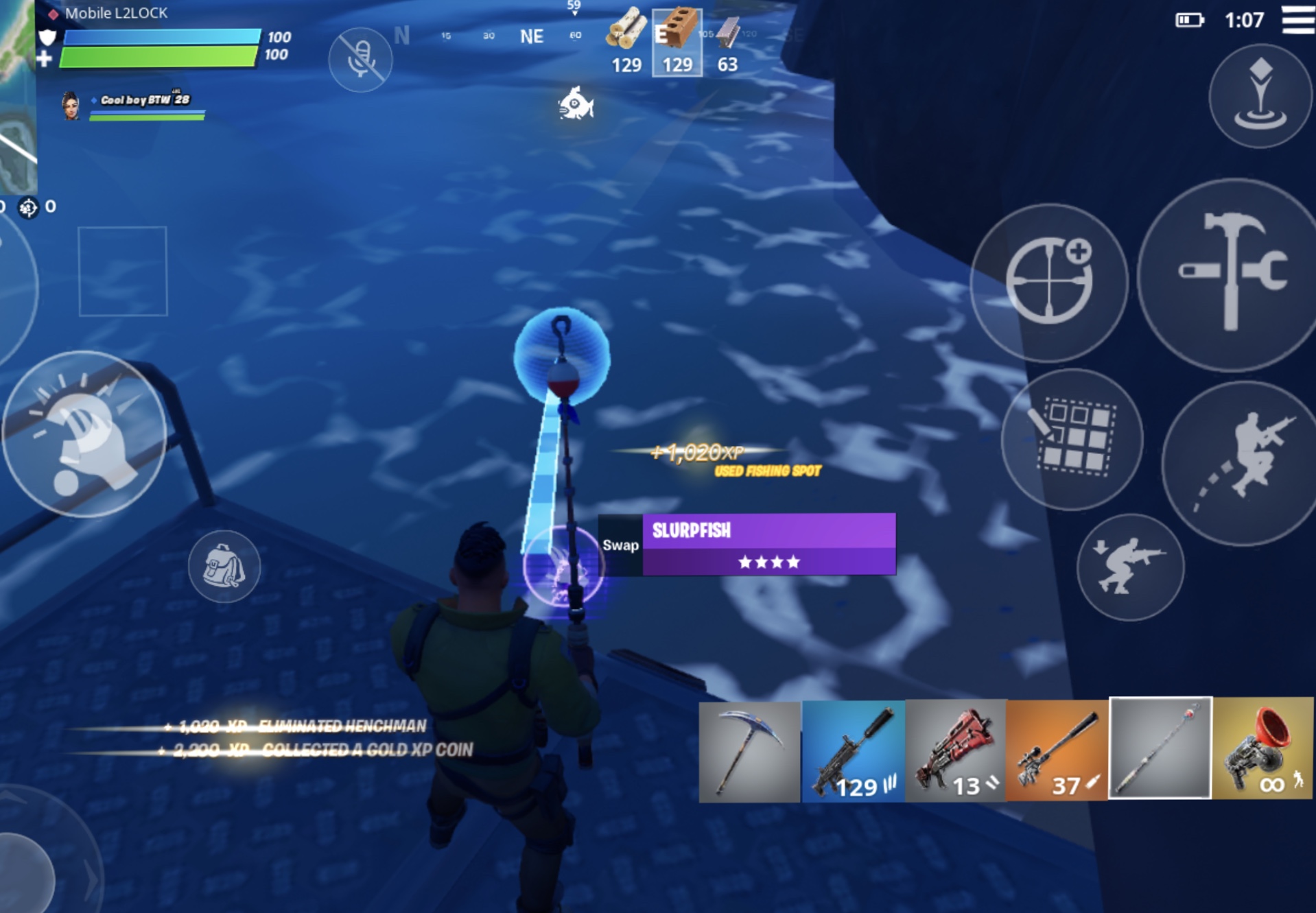Select metal building material
This screenshot has height=913, width=1316.
coord(728,43)
